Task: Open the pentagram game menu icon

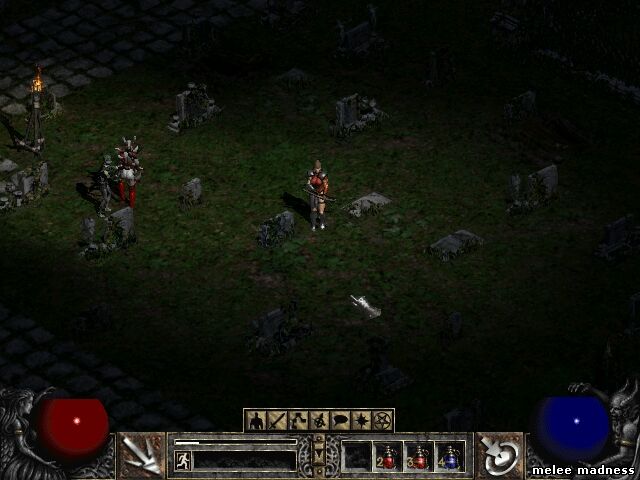Action: tap(383, 421)
